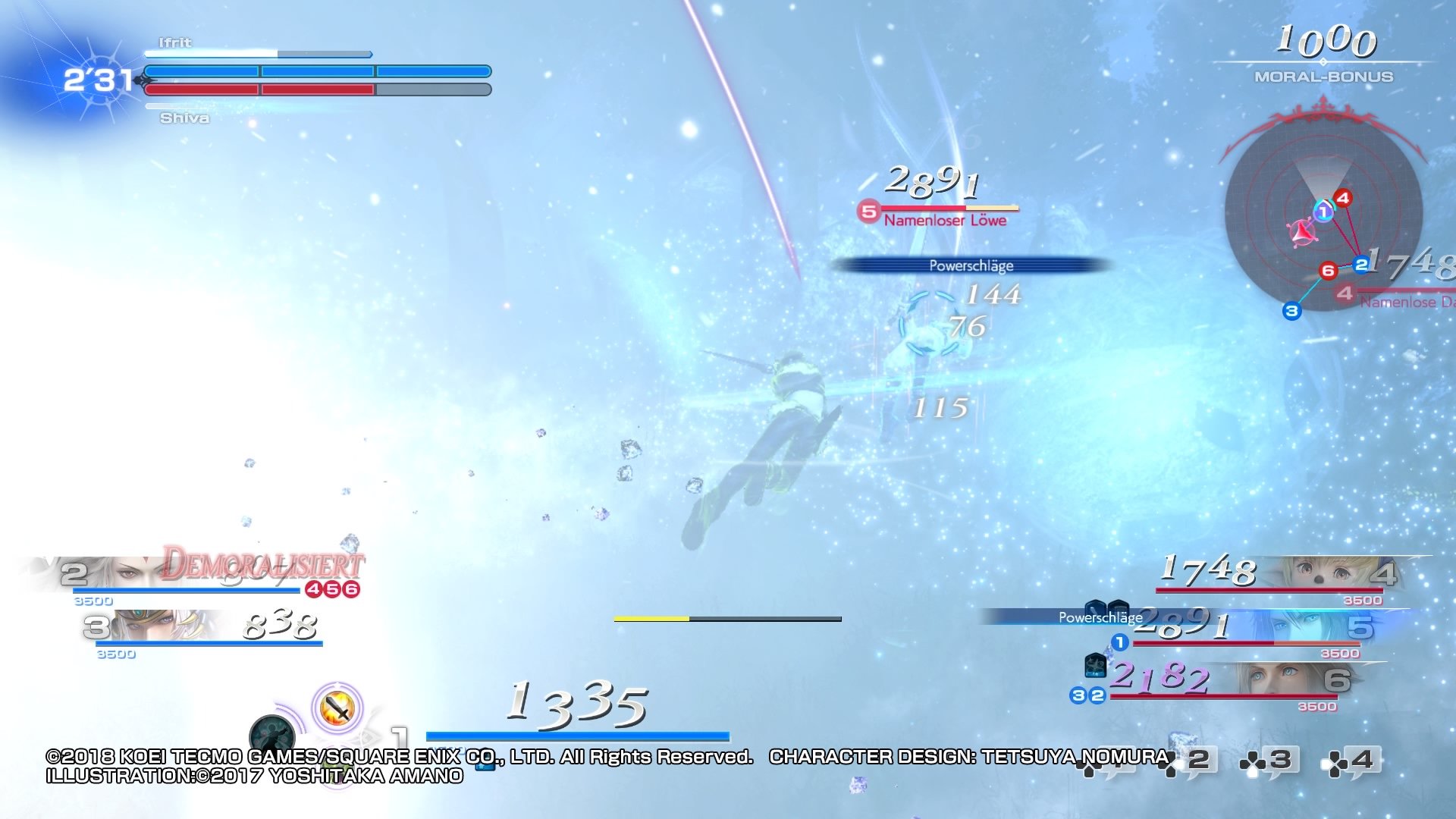Open the central Powerschläge skill banner
The height and width of the screenshot is (819, 1456).
(x=972, y=266)
